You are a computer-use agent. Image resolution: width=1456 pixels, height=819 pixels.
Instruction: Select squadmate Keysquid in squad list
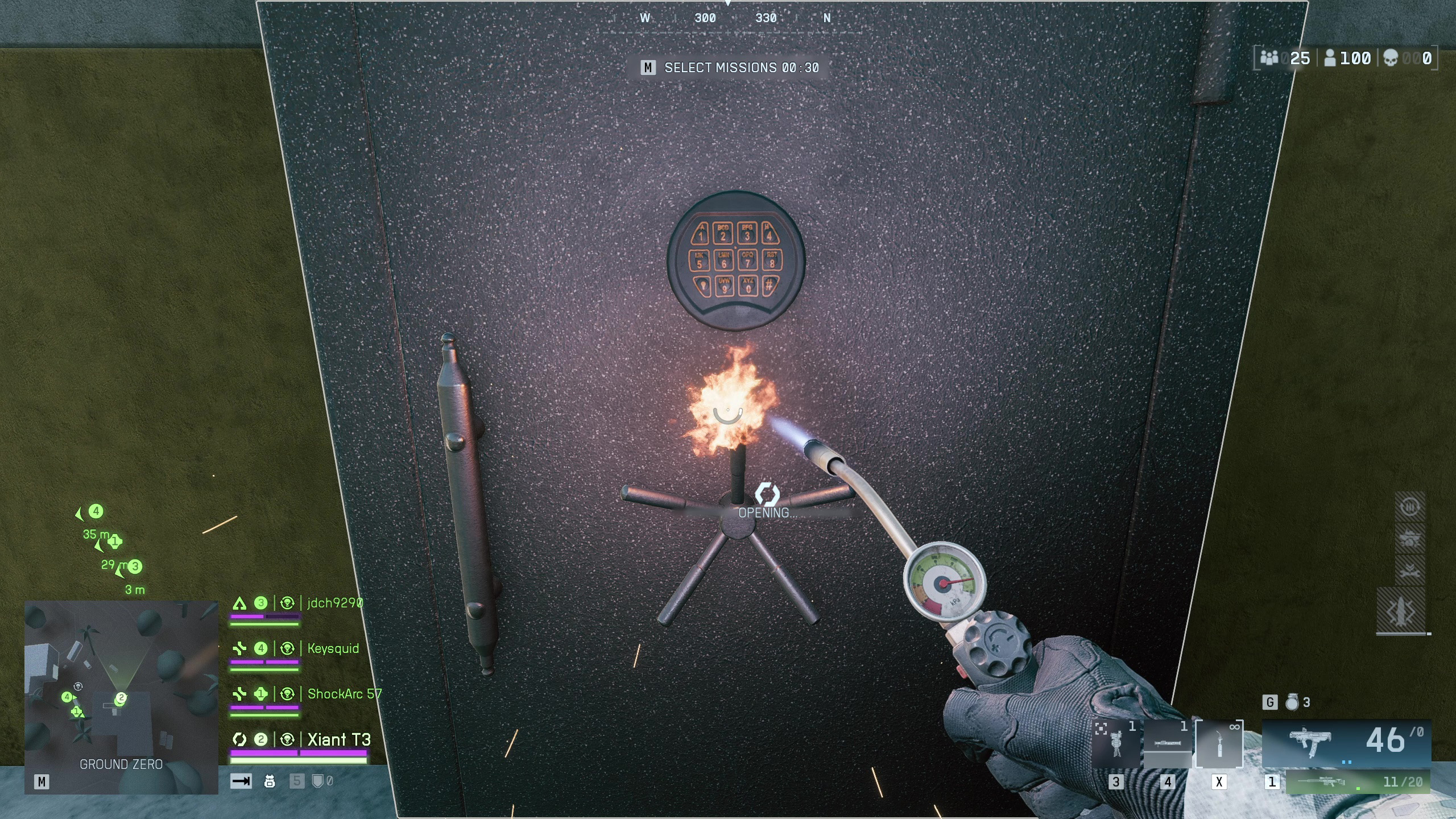(x=333, y=648)
